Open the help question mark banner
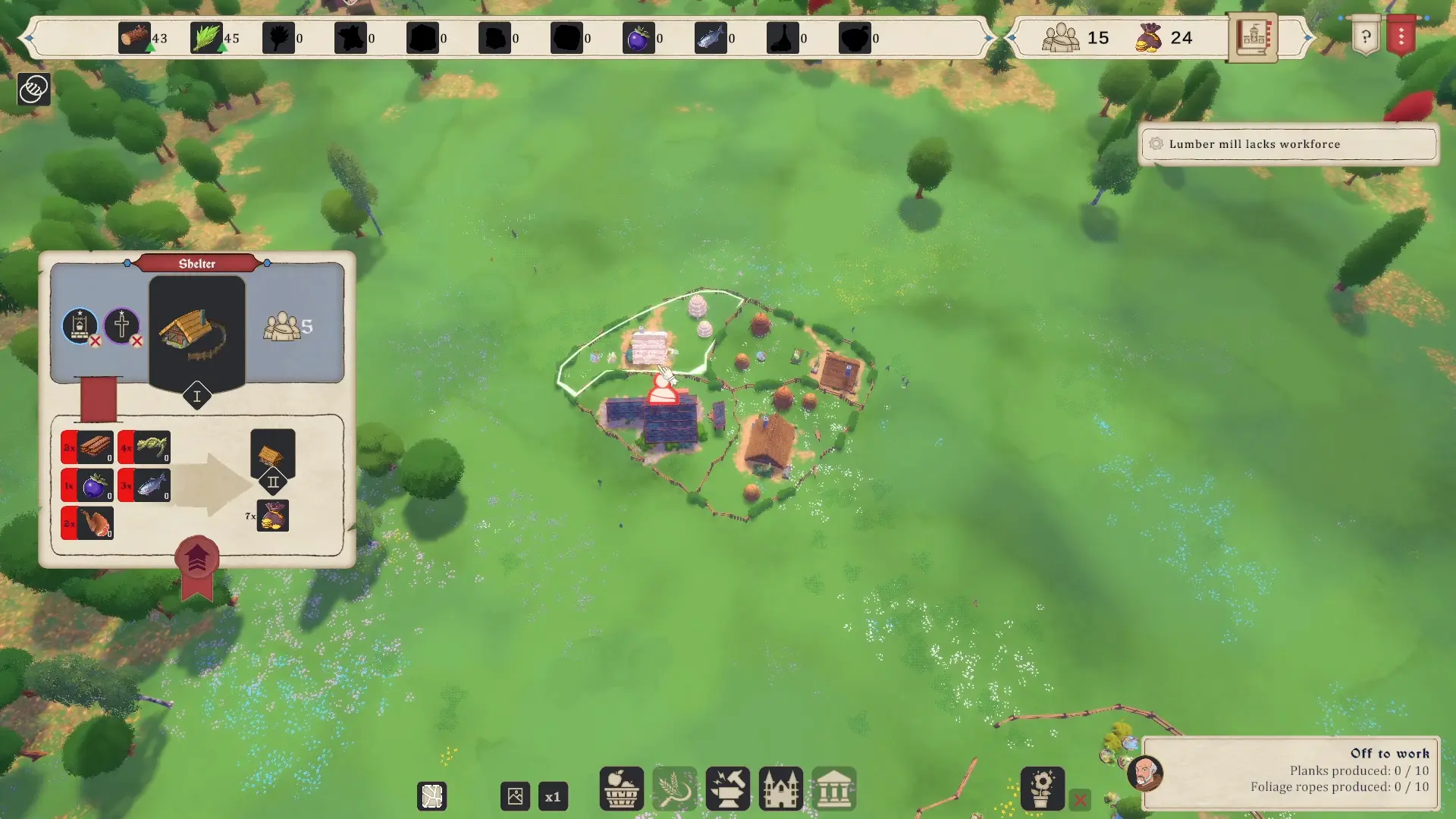The image size is (1456, 819). click(1366, 36)
